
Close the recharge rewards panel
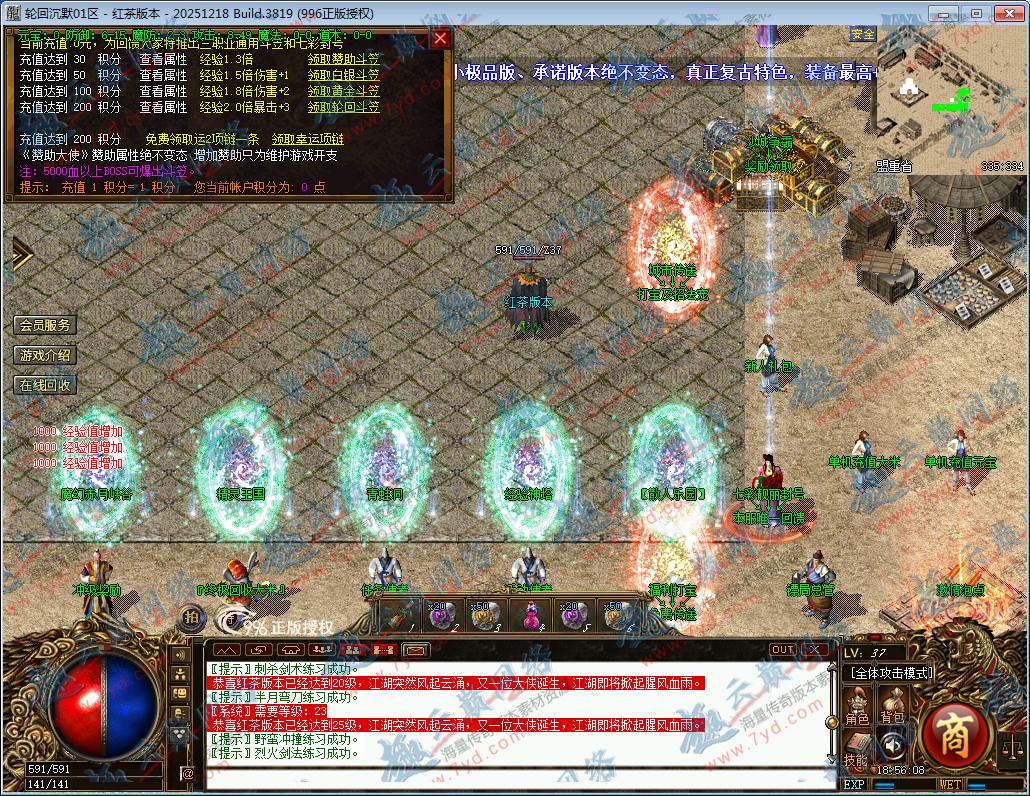pyautogui.click(x=440, y=39)
